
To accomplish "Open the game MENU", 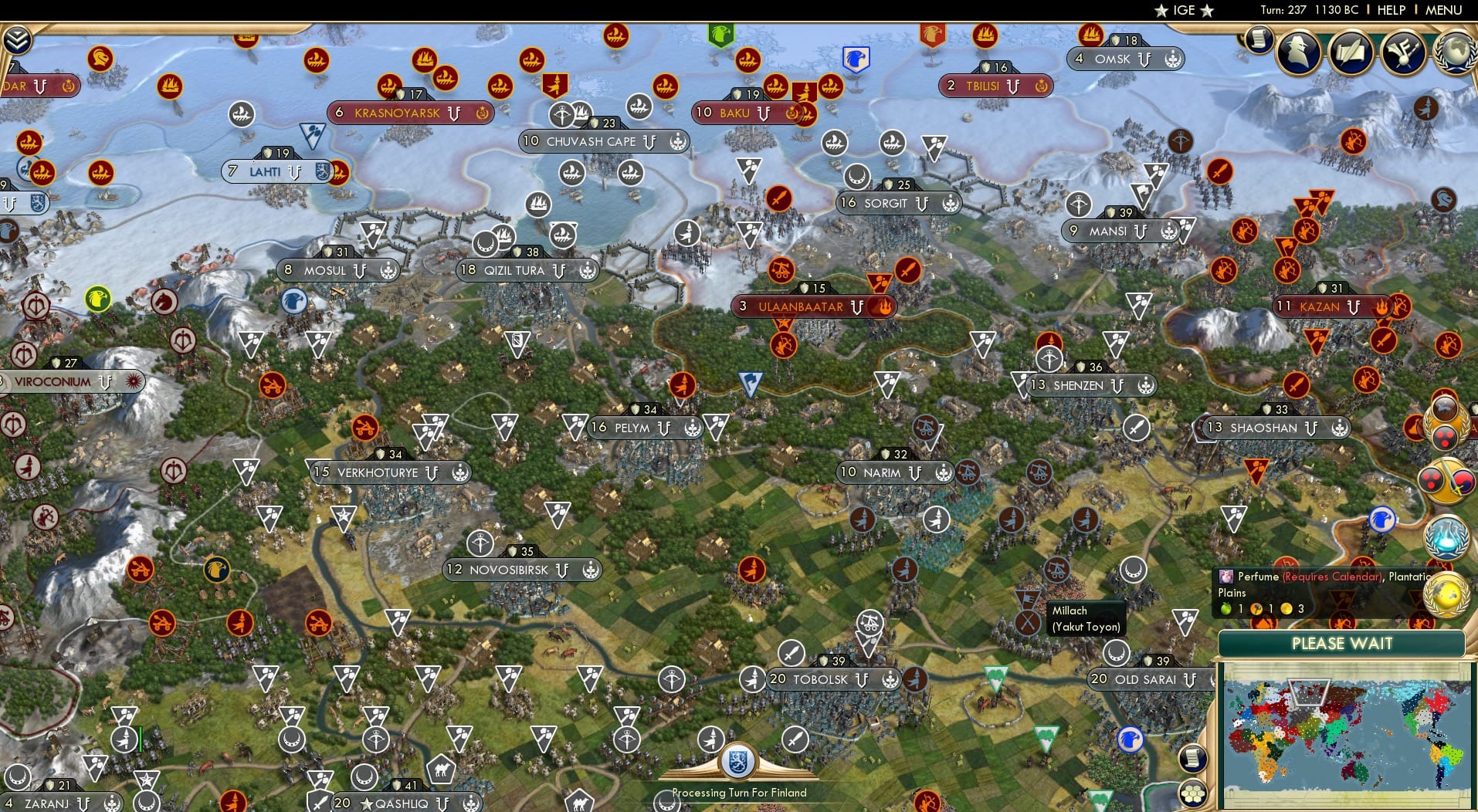I will 1443,11.
